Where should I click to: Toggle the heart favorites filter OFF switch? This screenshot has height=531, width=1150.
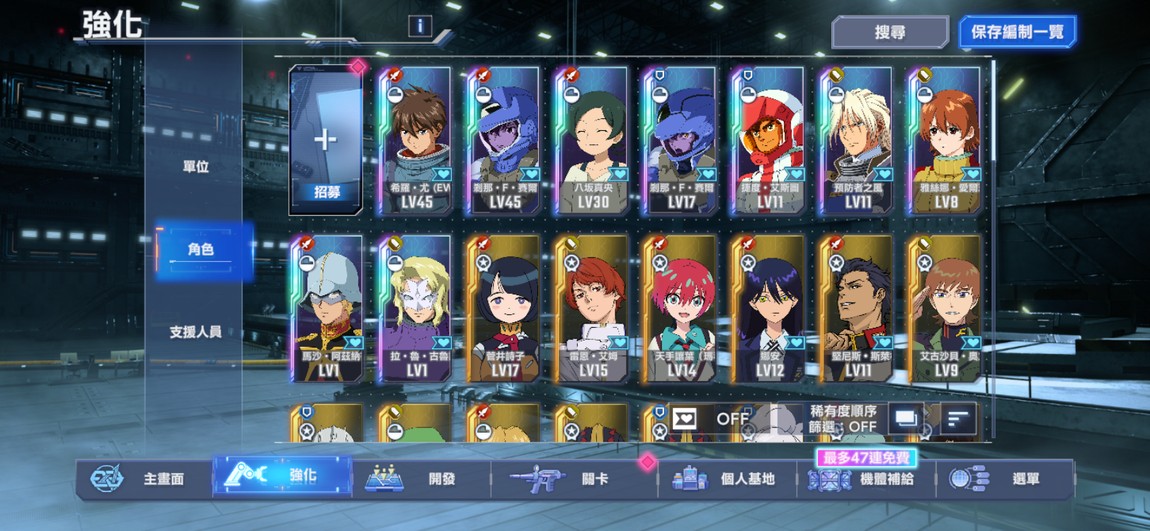[712, 419]
